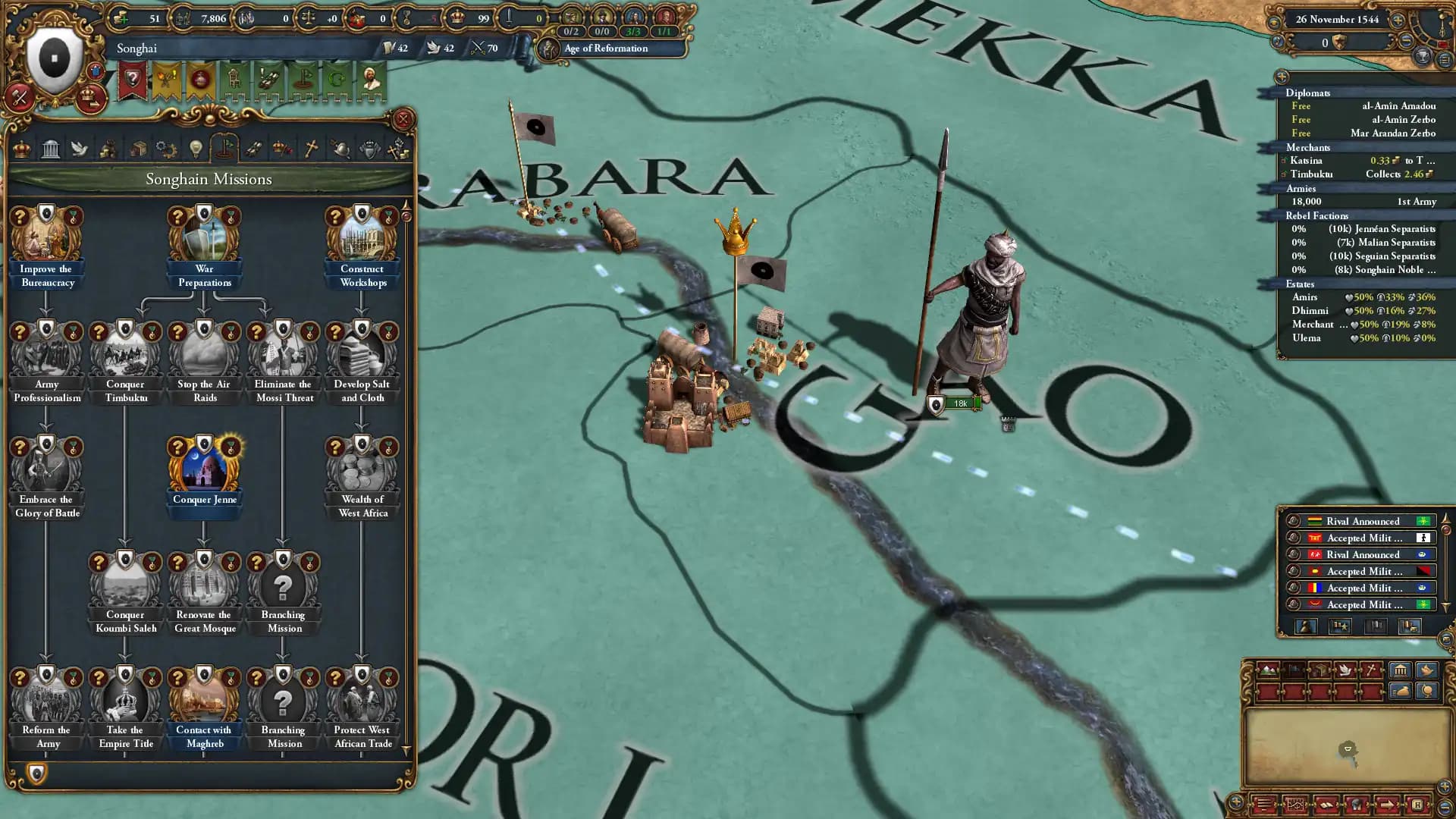Select the Diplomacy dove tab icon
Screen dimensions: 1456x819
[x=80, y=149]
